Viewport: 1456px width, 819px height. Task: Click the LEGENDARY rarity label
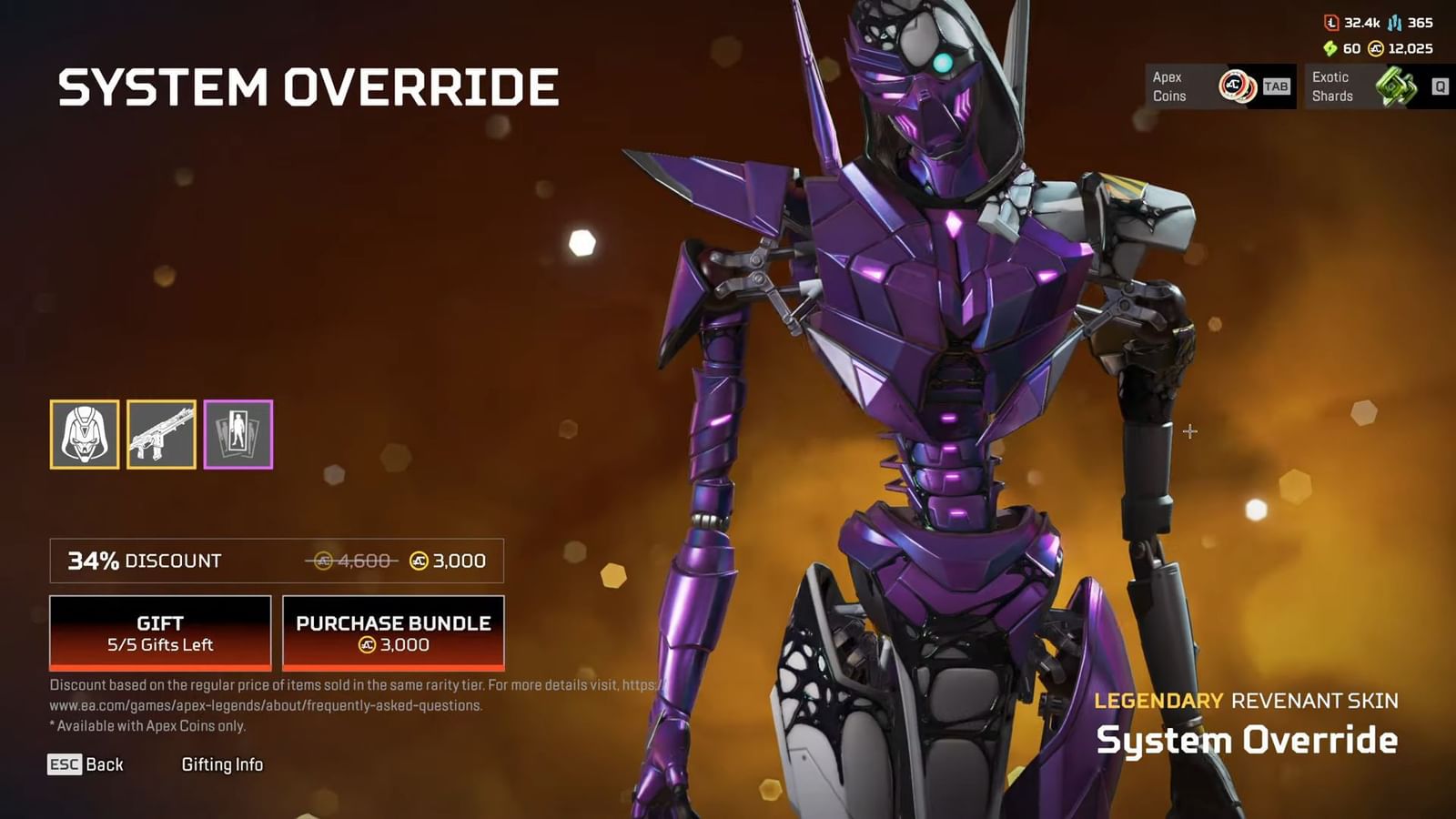click(x=1158, y=702)
